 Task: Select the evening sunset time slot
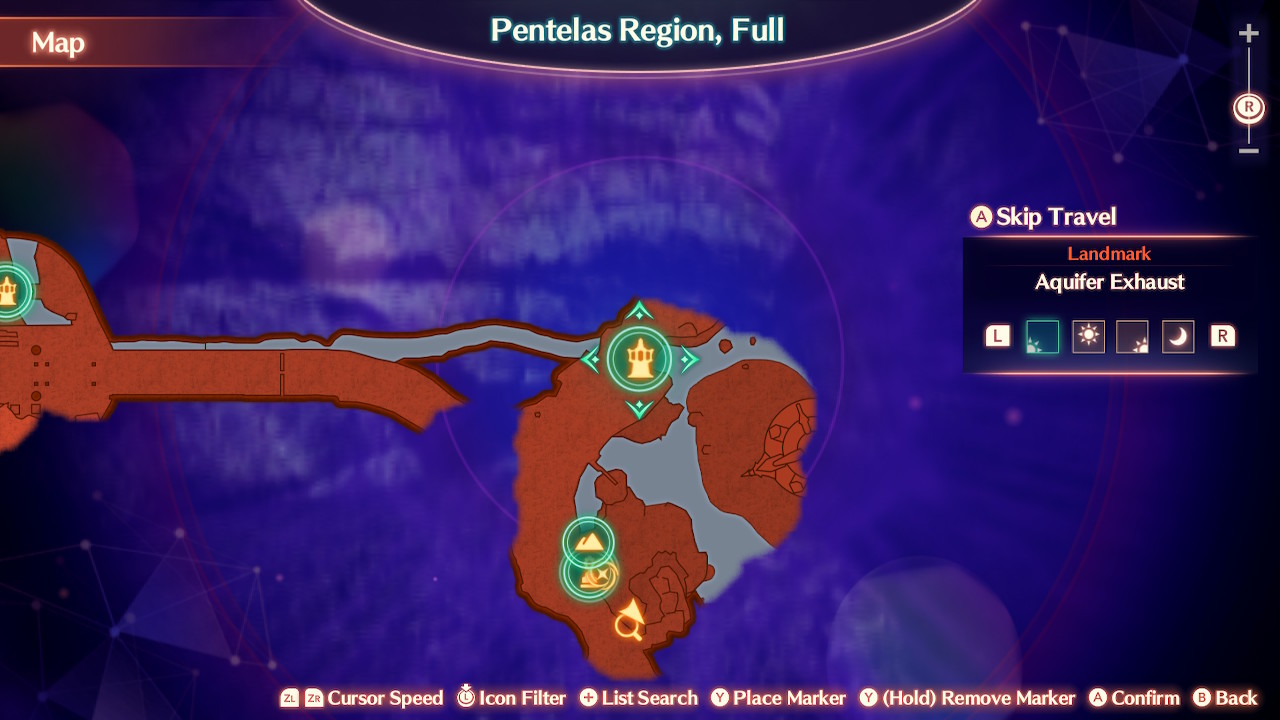click(1133, 336)
